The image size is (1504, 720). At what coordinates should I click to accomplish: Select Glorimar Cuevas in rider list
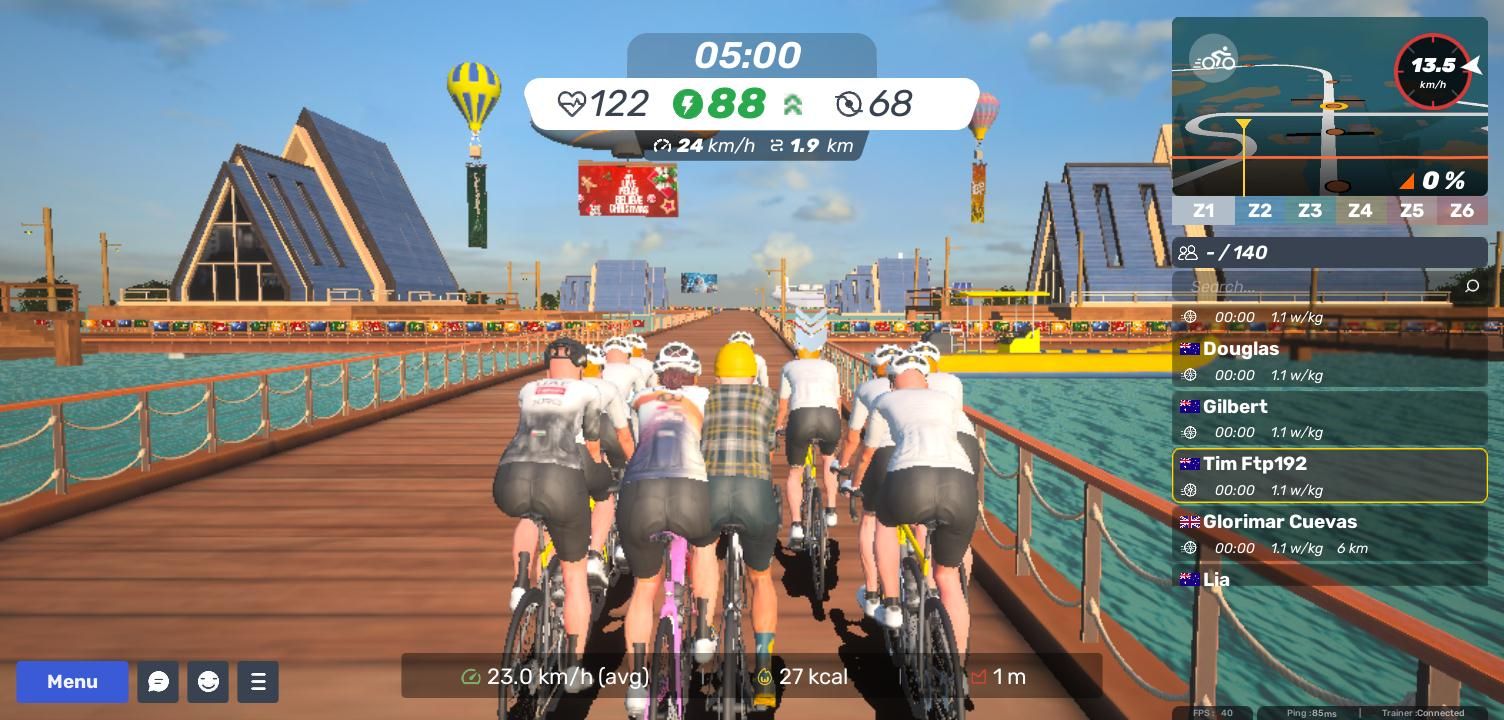click(x=1329, y=534)
